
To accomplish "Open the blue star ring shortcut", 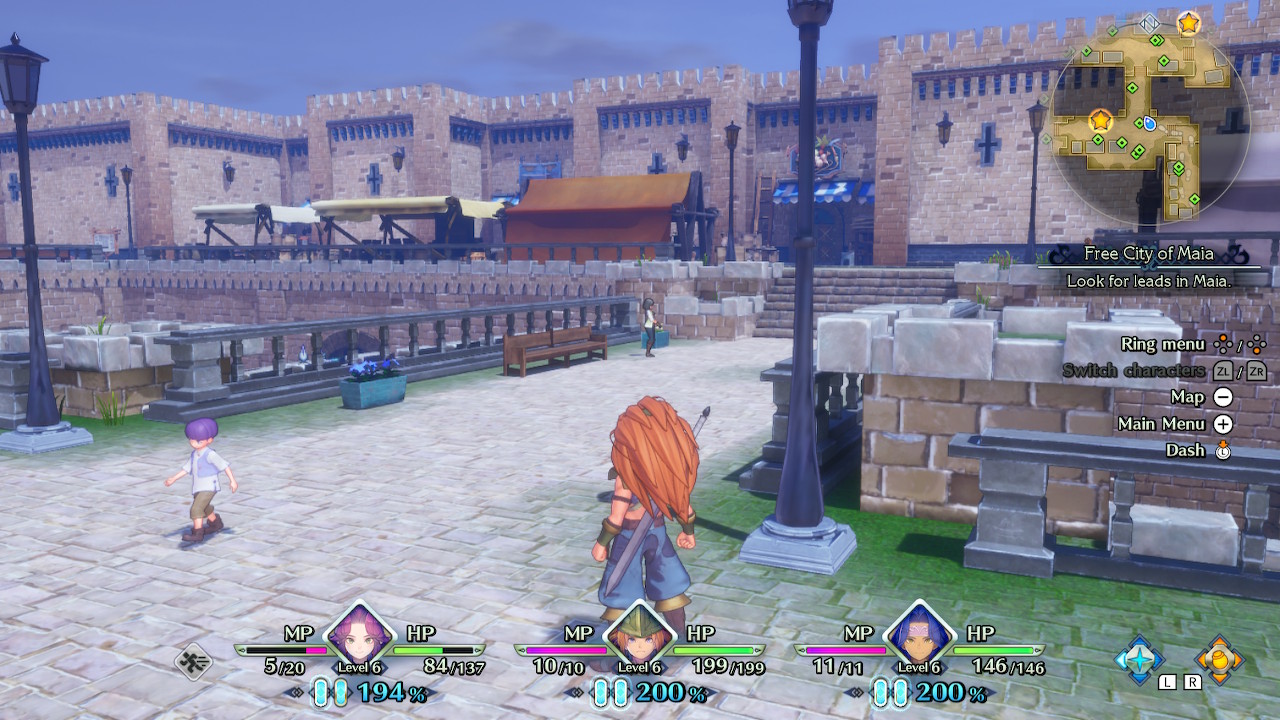I will coord(1139,659).
